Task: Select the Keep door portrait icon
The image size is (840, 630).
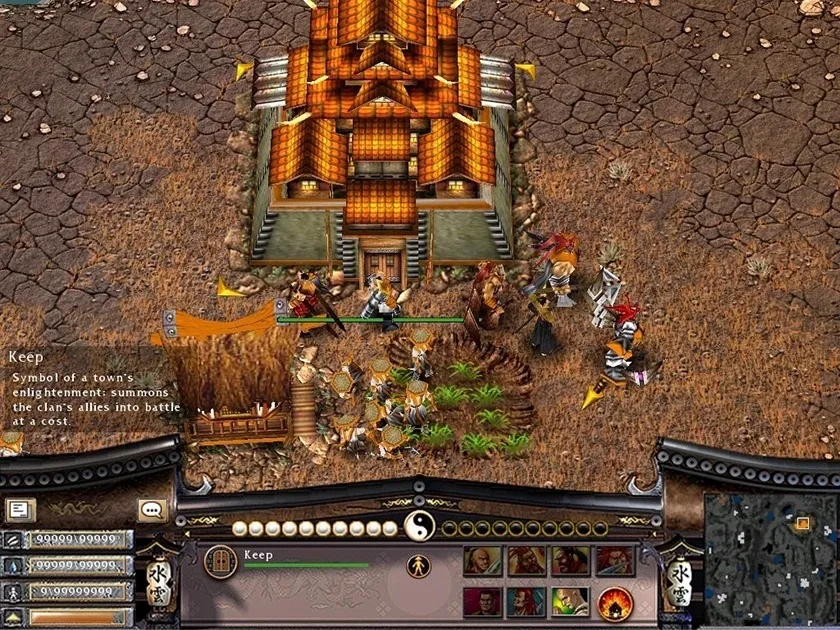Action: click(220, 561)
